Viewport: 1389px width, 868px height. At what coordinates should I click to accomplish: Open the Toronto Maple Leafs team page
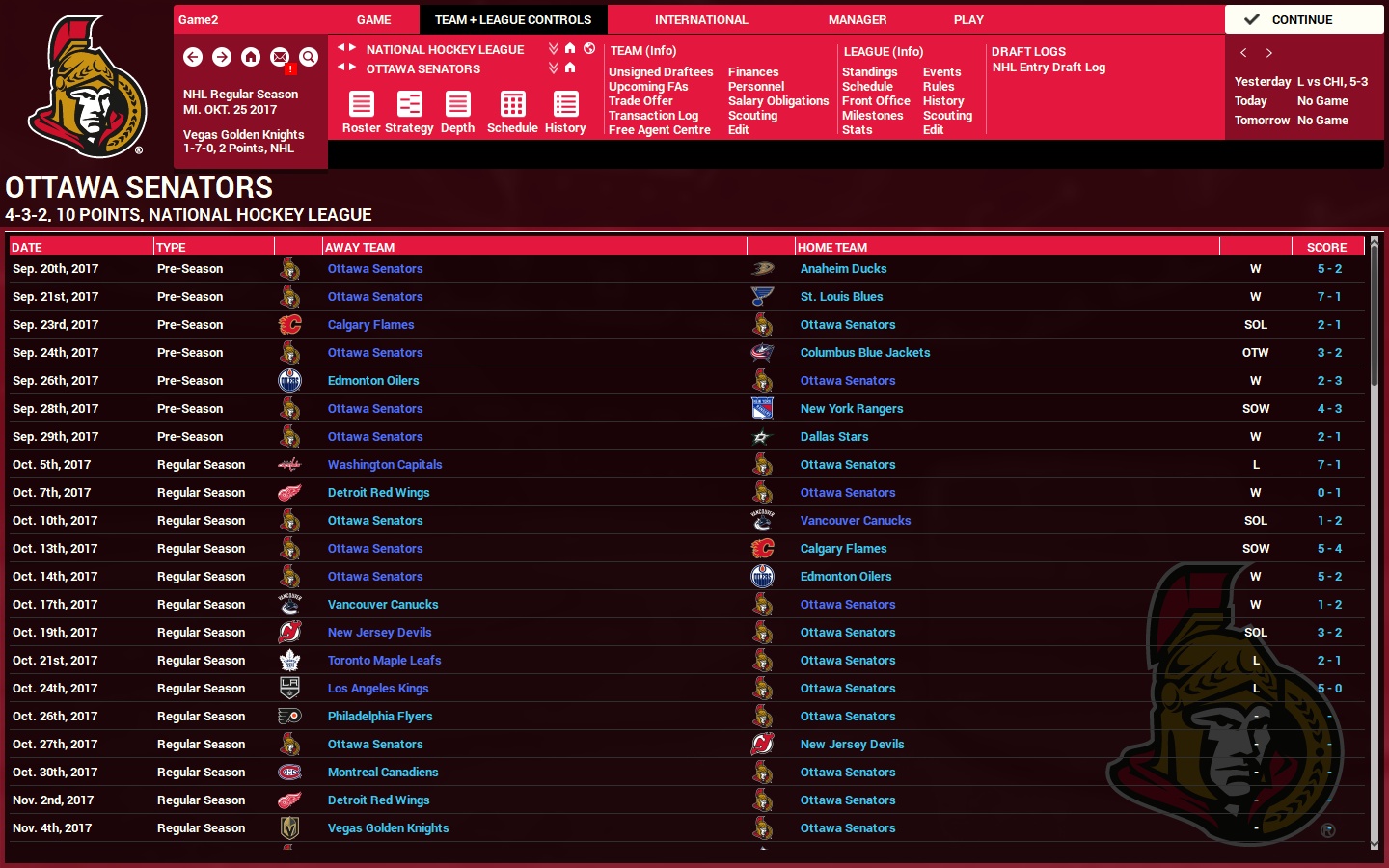click(384, 660)
